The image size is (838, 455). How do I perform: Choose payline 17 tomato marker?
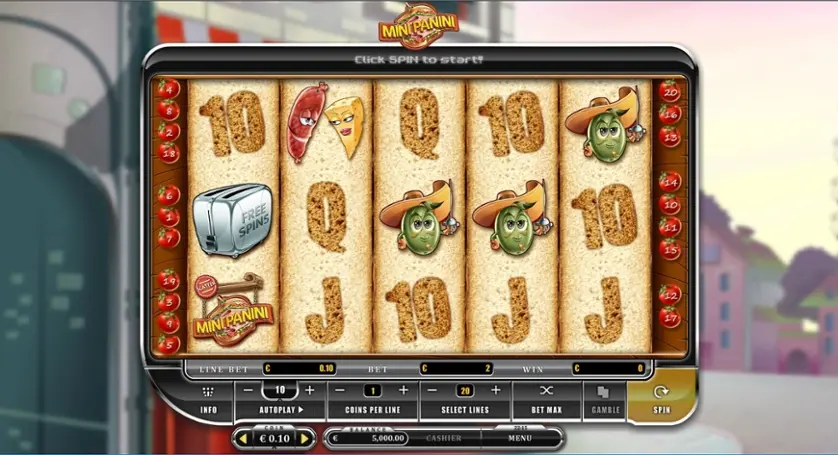tap(670, 318)
